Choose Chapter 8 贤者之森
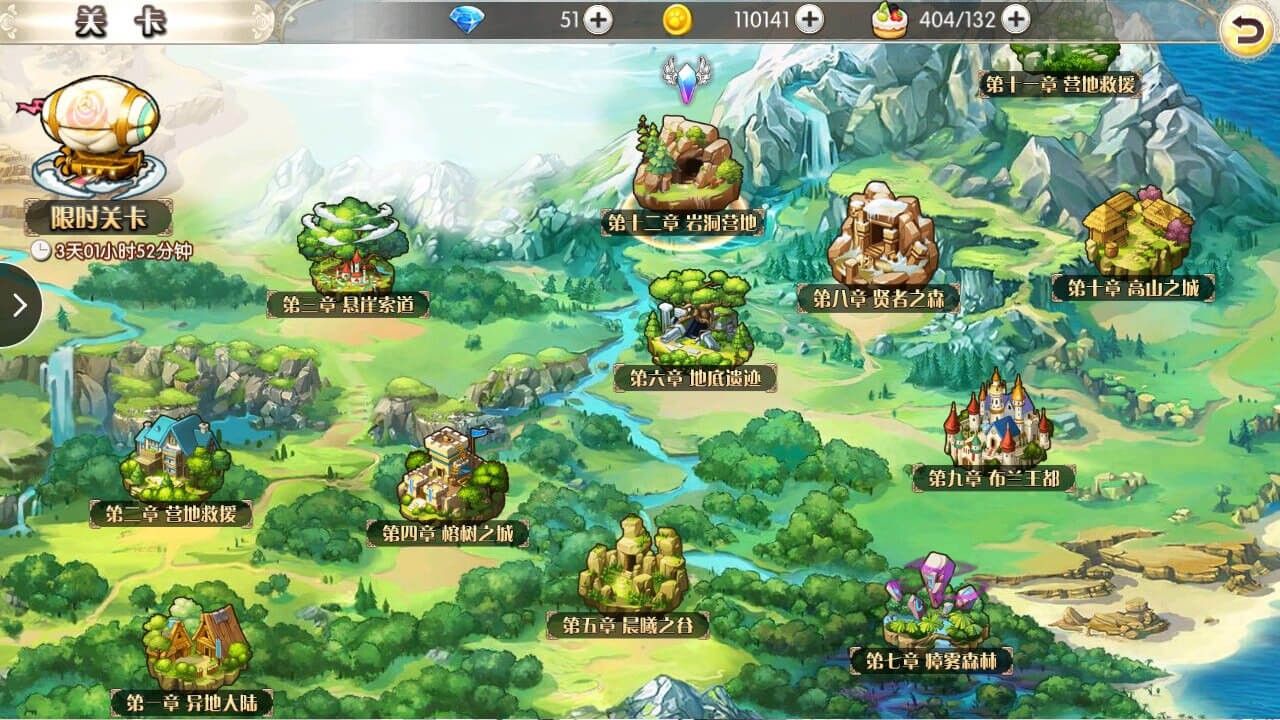Image resolution: width=1280 pixels, height=720 pixels. 882,242
